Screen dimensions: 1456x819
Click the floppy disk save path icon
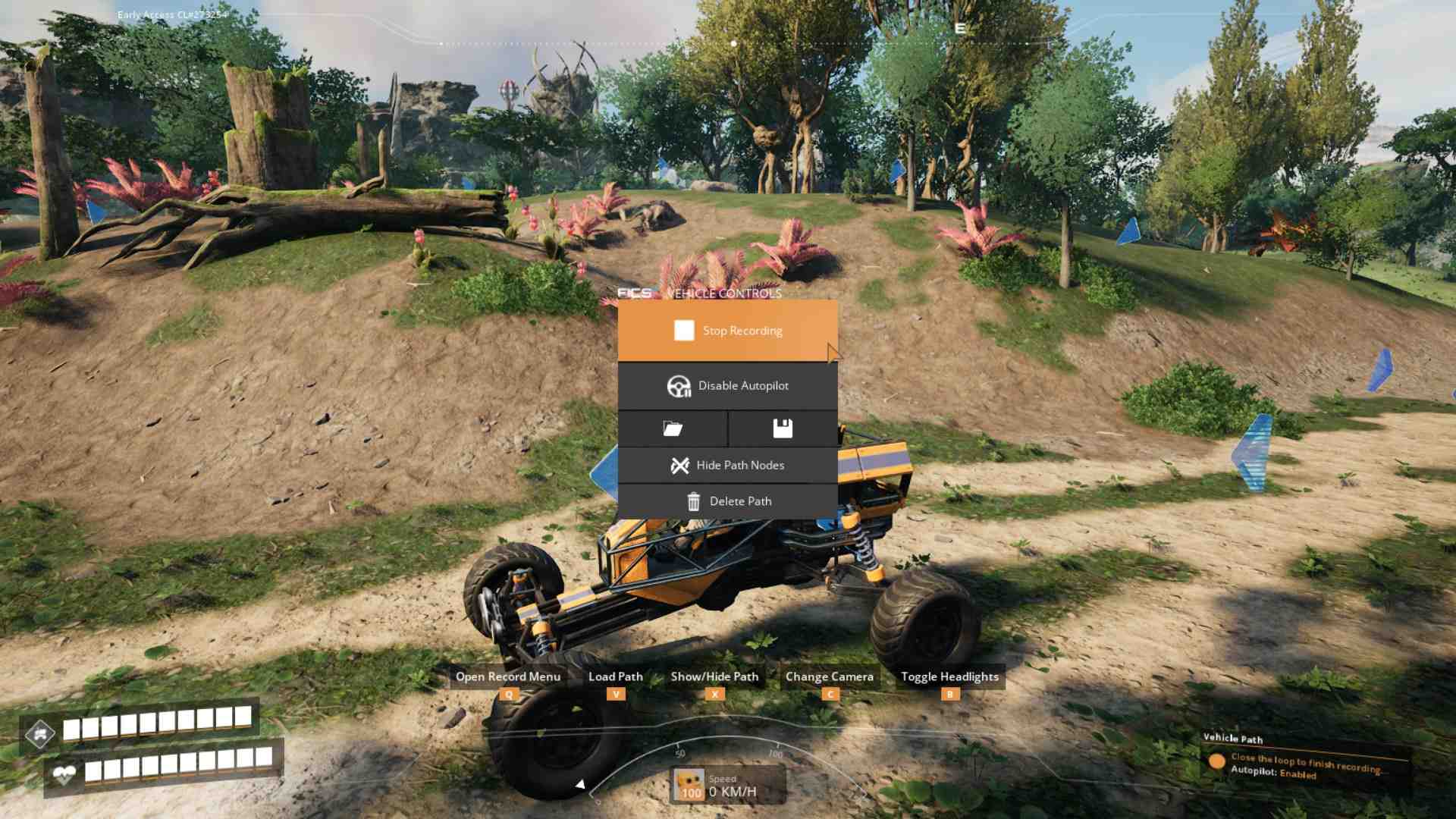pos(781,428)
